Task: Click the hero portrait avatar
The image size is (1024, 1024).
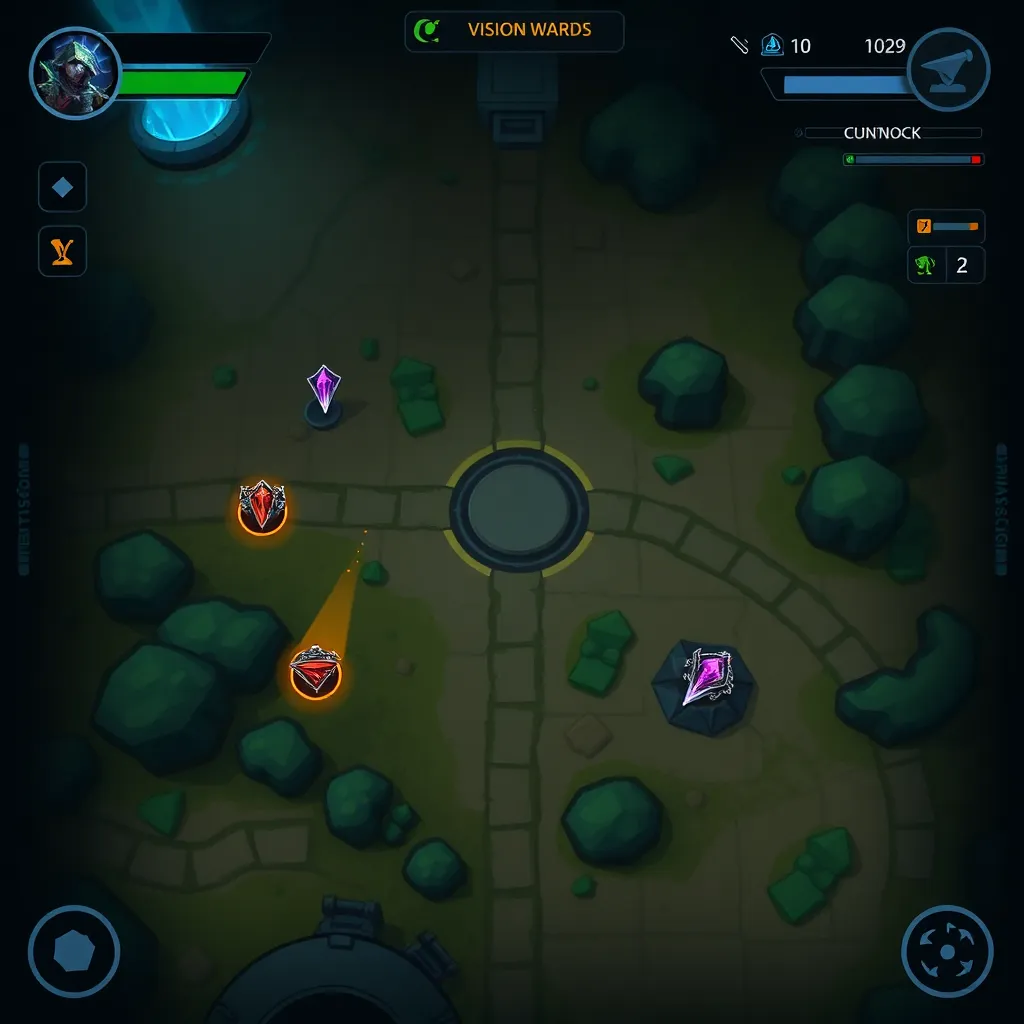Action: [x=75, y=73]
